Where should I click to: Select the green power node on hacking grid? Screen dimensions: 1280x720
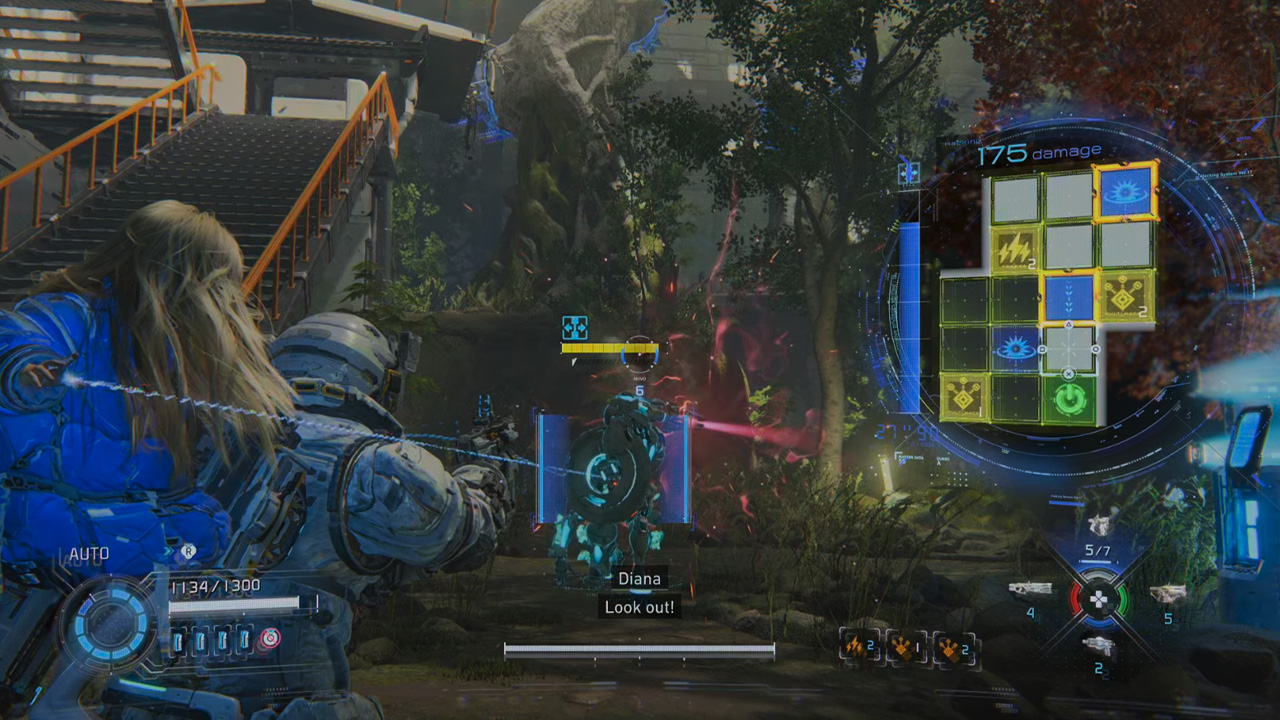pos(1069,400)
